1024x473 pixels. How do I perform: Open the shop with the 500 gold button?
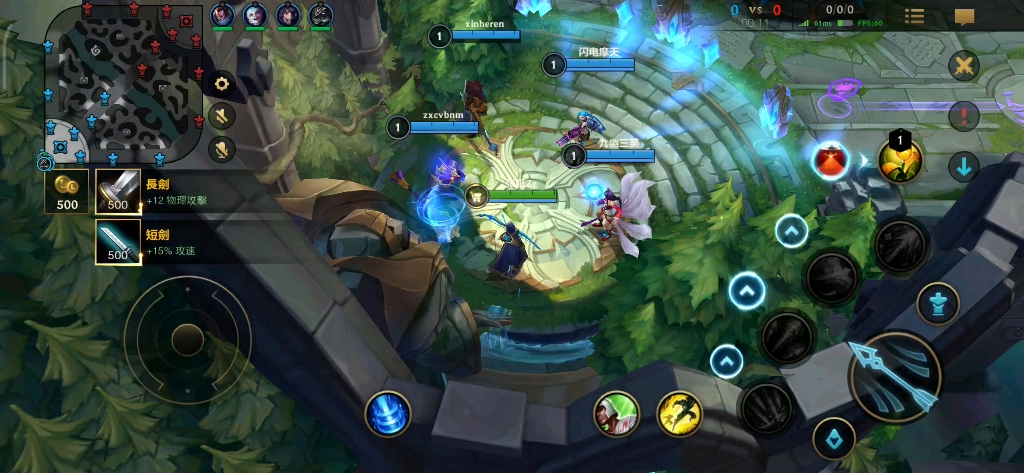67,191
